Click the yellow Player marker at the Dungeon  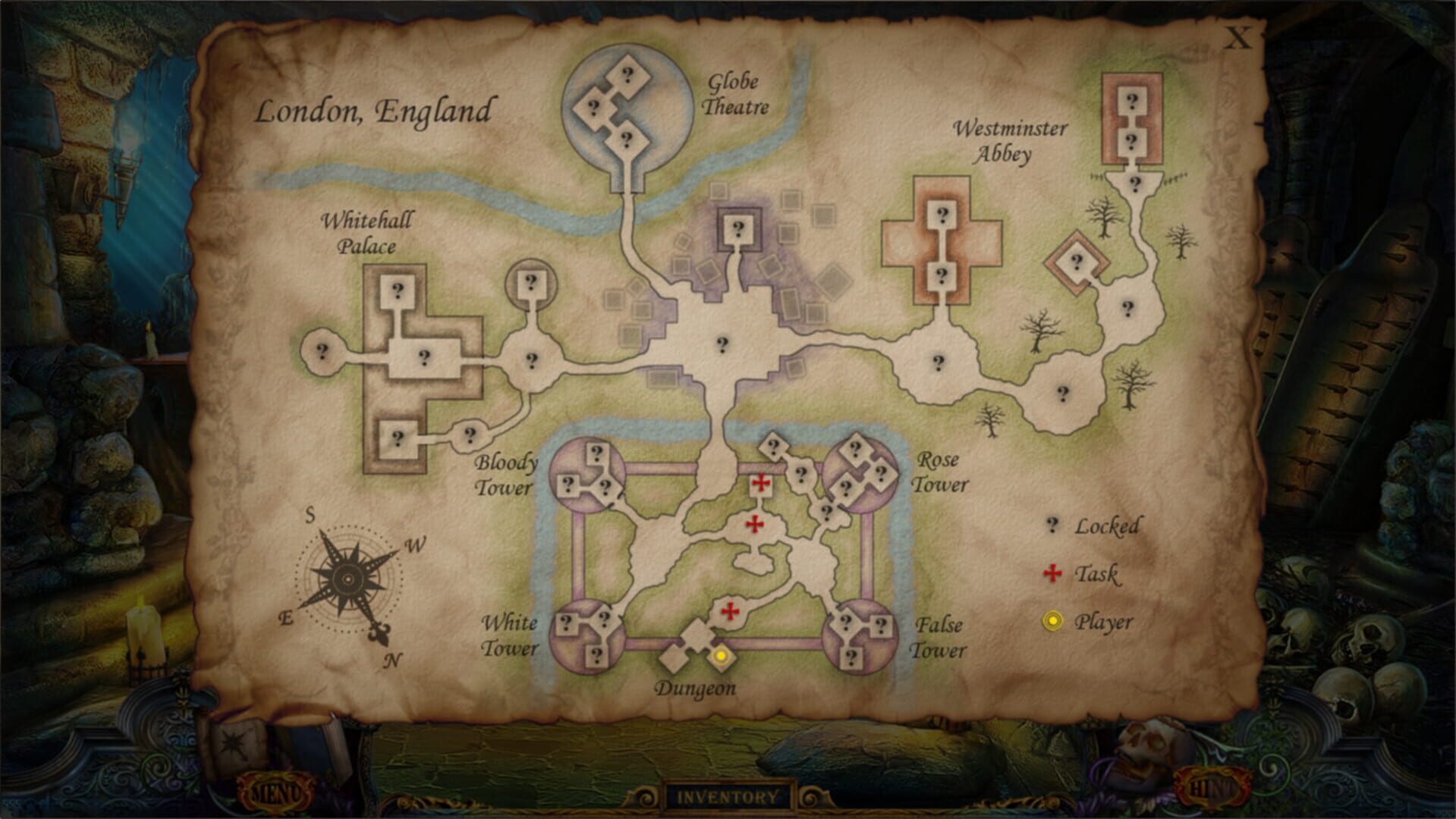coord(719,655)
